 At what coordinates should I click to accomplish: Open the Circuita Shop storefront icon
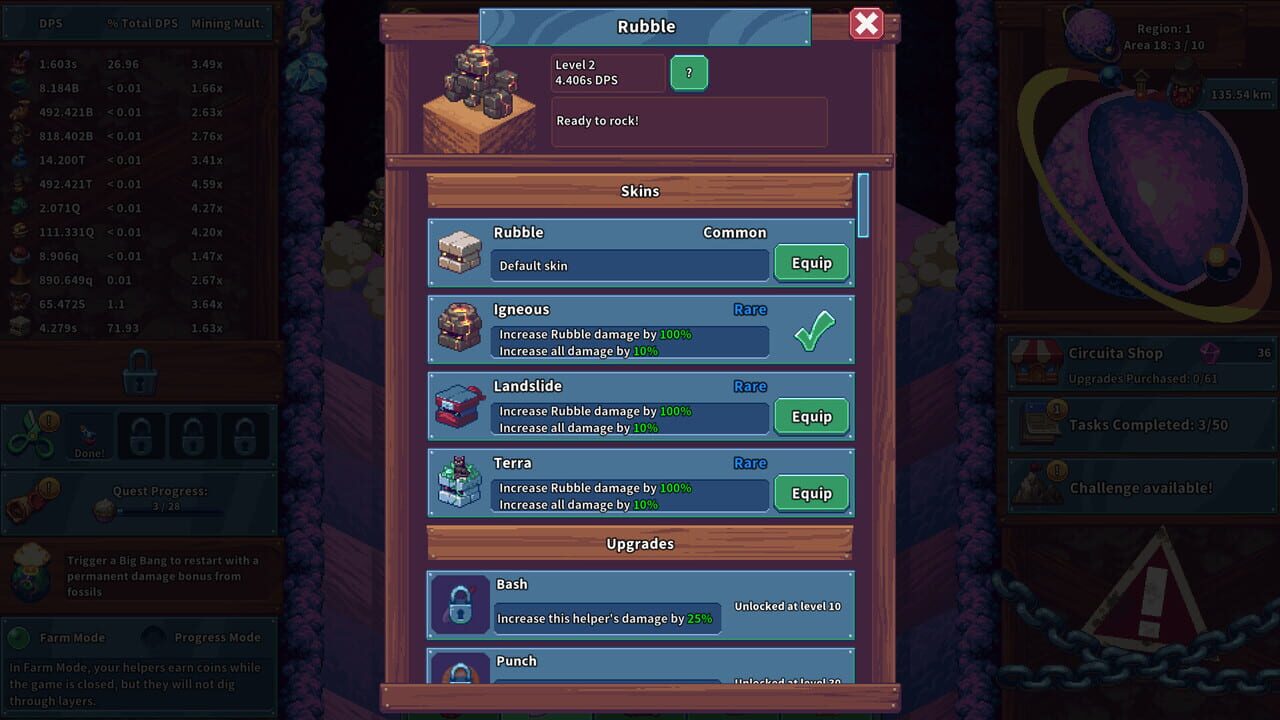pos(1040,360)
